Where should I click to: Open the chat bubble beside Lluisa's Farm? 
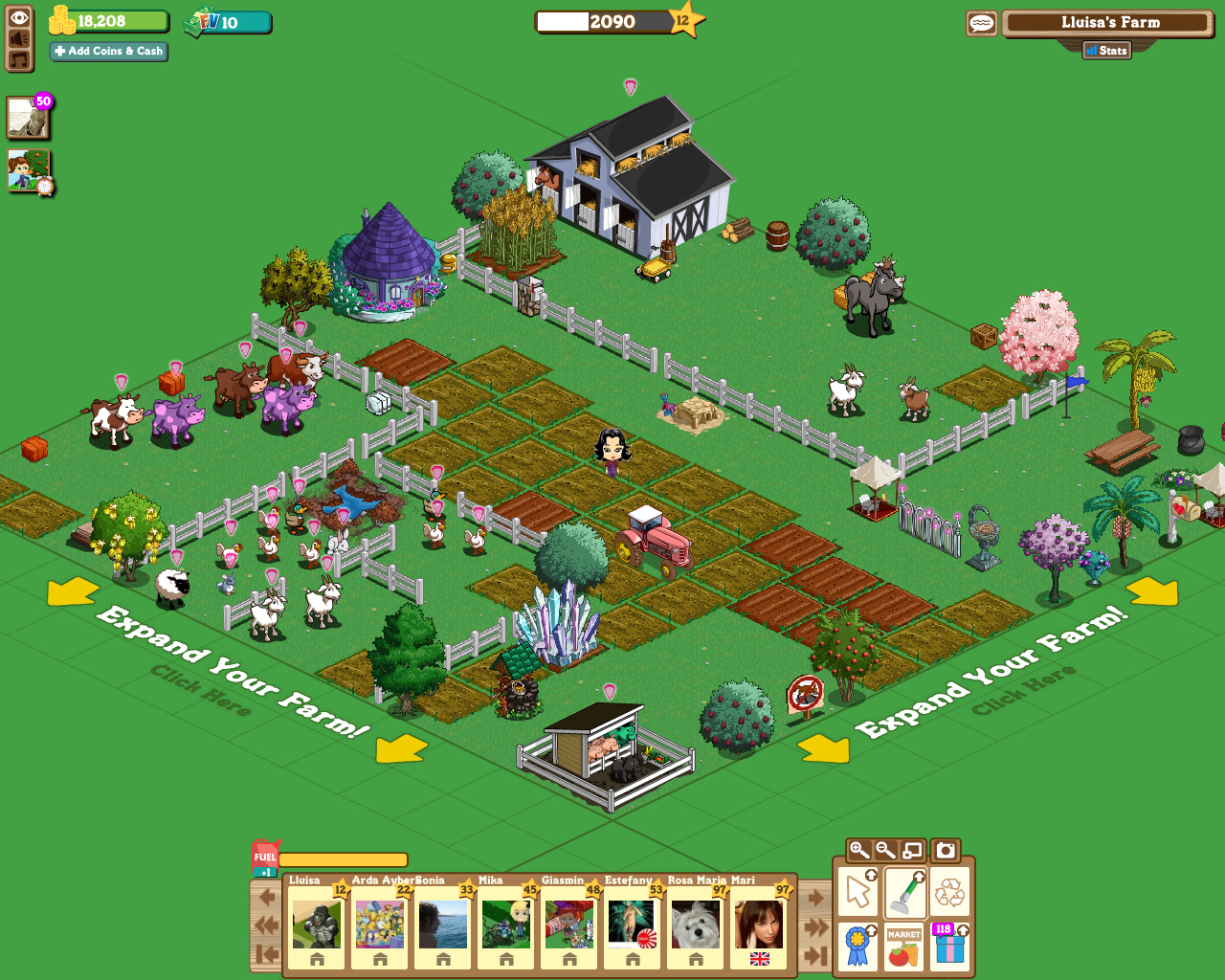982,22
